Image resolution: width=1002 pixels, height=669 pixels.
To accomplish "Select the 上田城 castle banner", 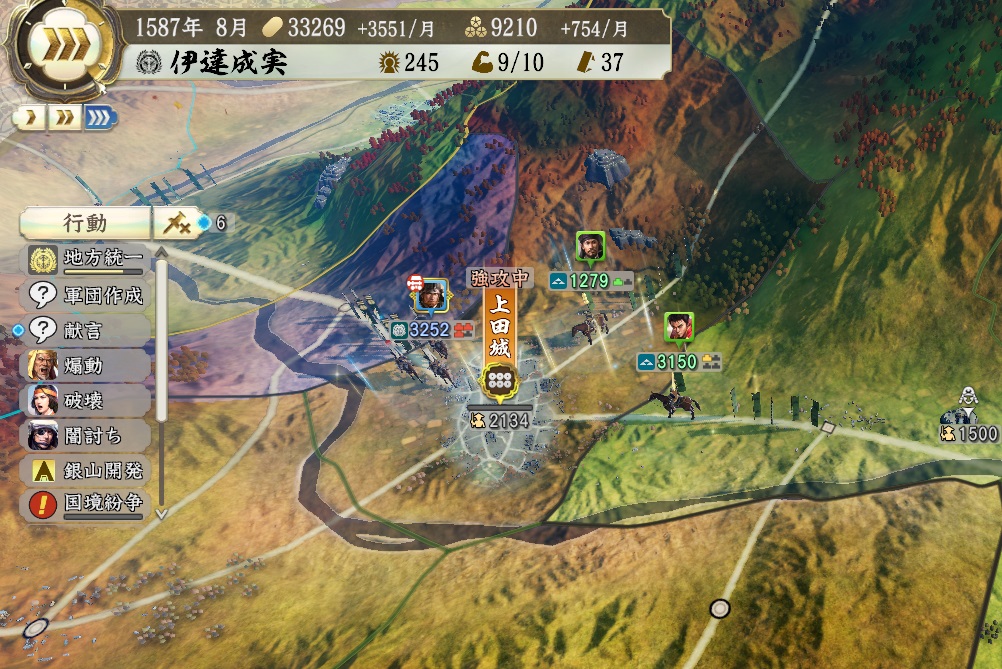I will point(498,335).
